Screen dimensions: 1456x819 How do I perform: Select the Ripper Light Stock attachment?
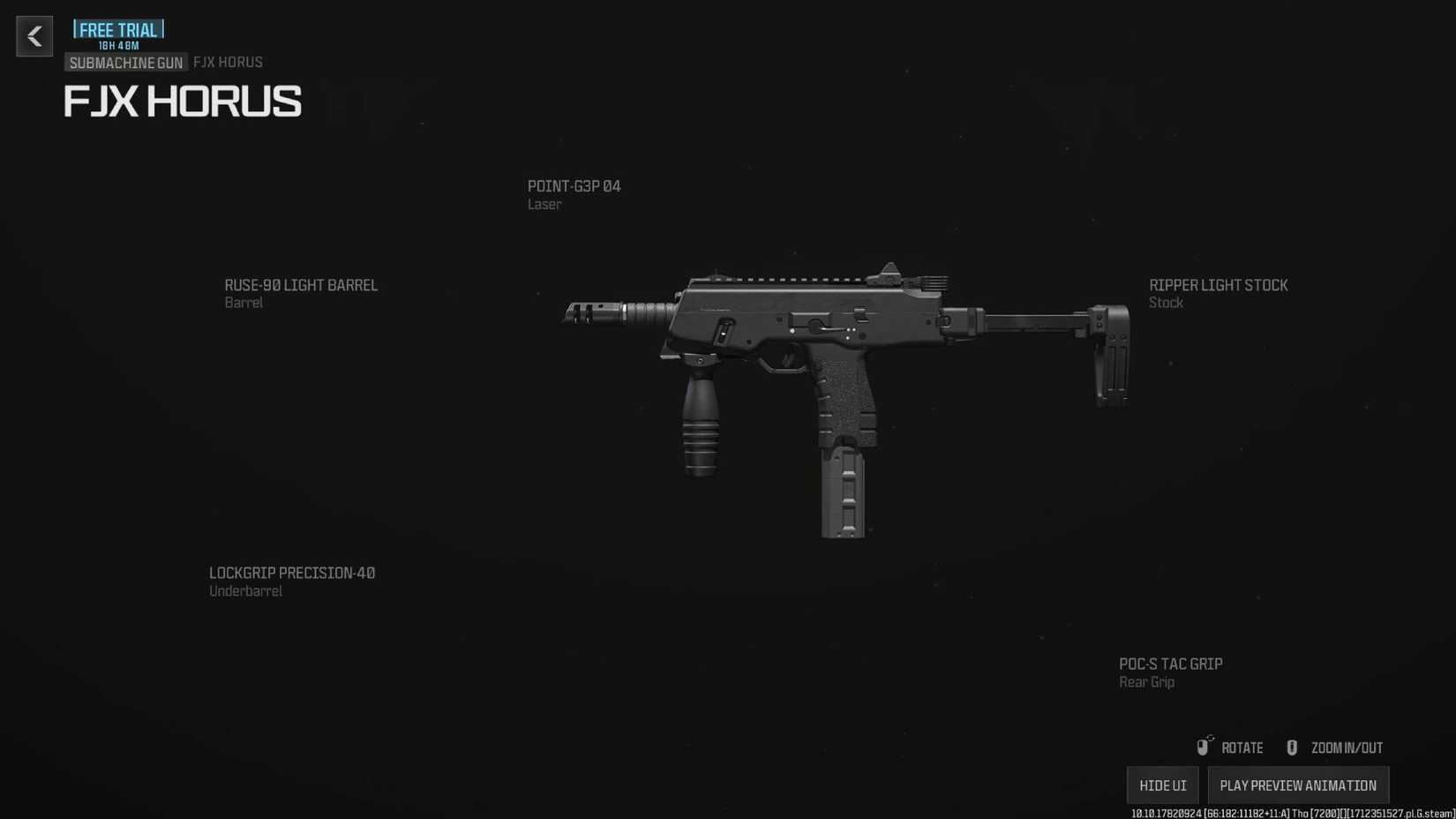[x=1218, y=285]
